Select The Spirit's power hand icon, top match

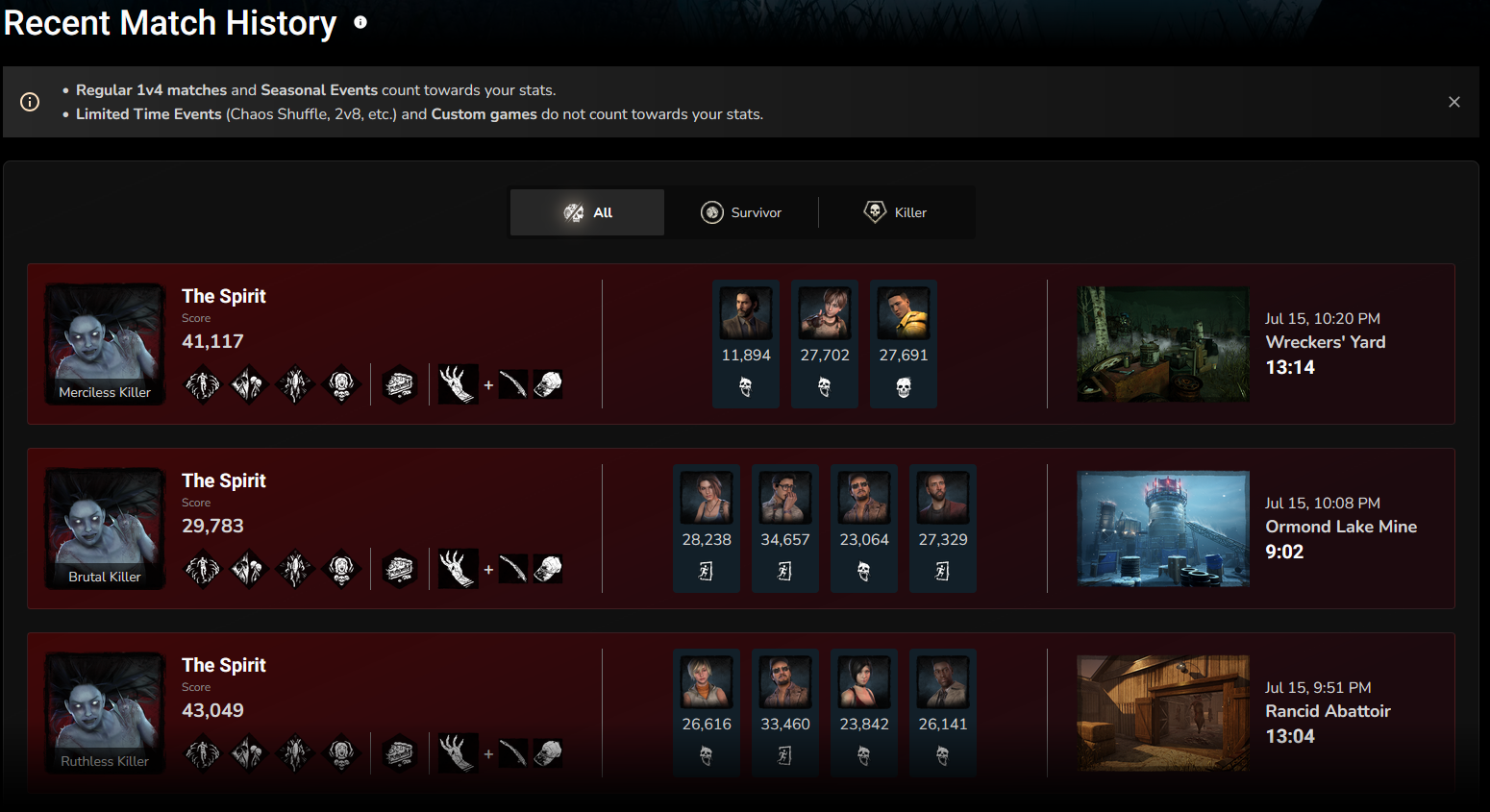point(459,383)
